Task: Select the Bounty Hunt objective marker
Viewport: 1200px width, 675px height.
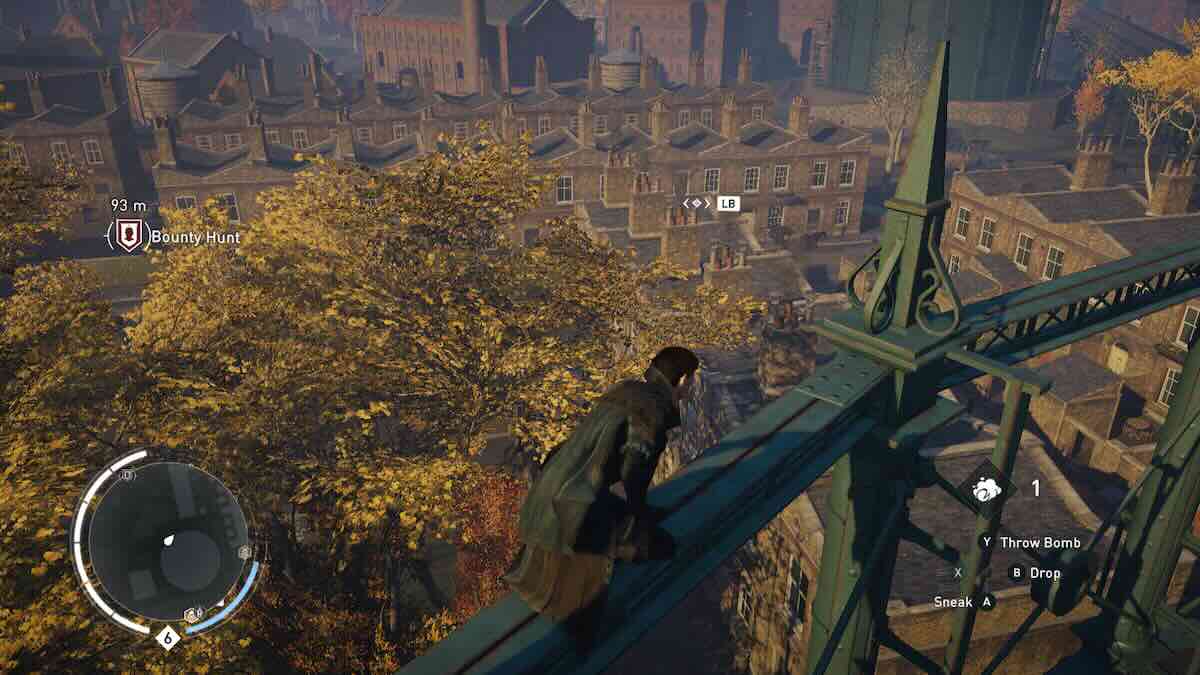Action: [128, 236]
